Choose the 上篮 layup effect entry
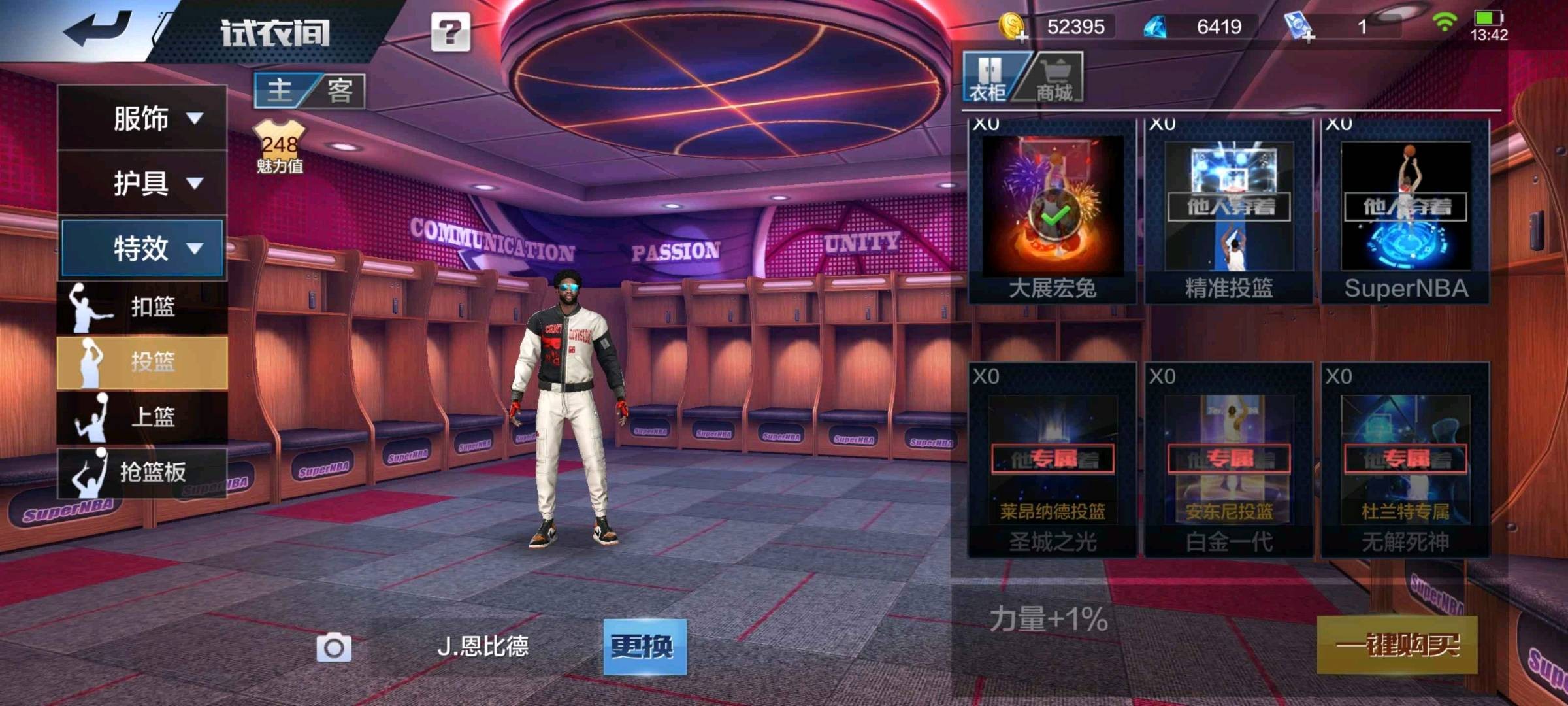This screenshot has width=1568, height=706. click(x=142, y=416)
